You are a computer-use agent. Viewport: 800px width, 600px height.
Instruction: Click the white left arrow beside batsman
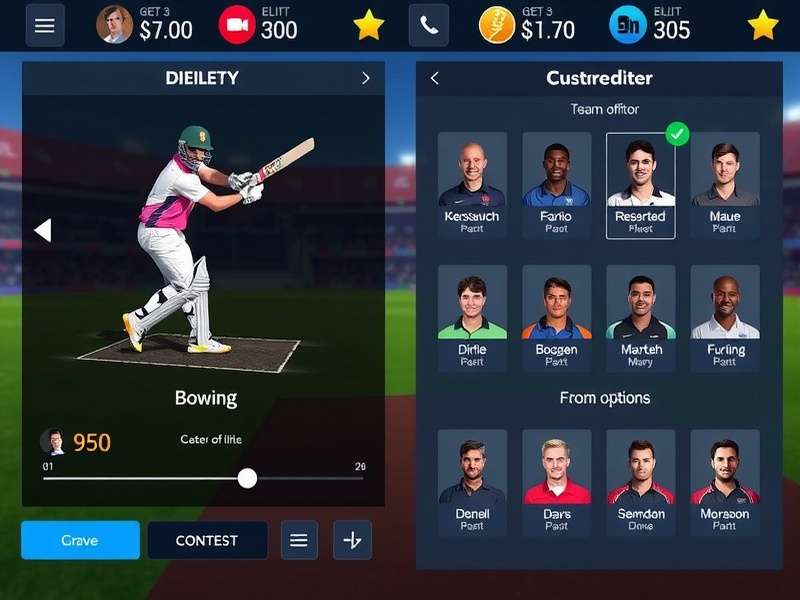pos(42,231)
